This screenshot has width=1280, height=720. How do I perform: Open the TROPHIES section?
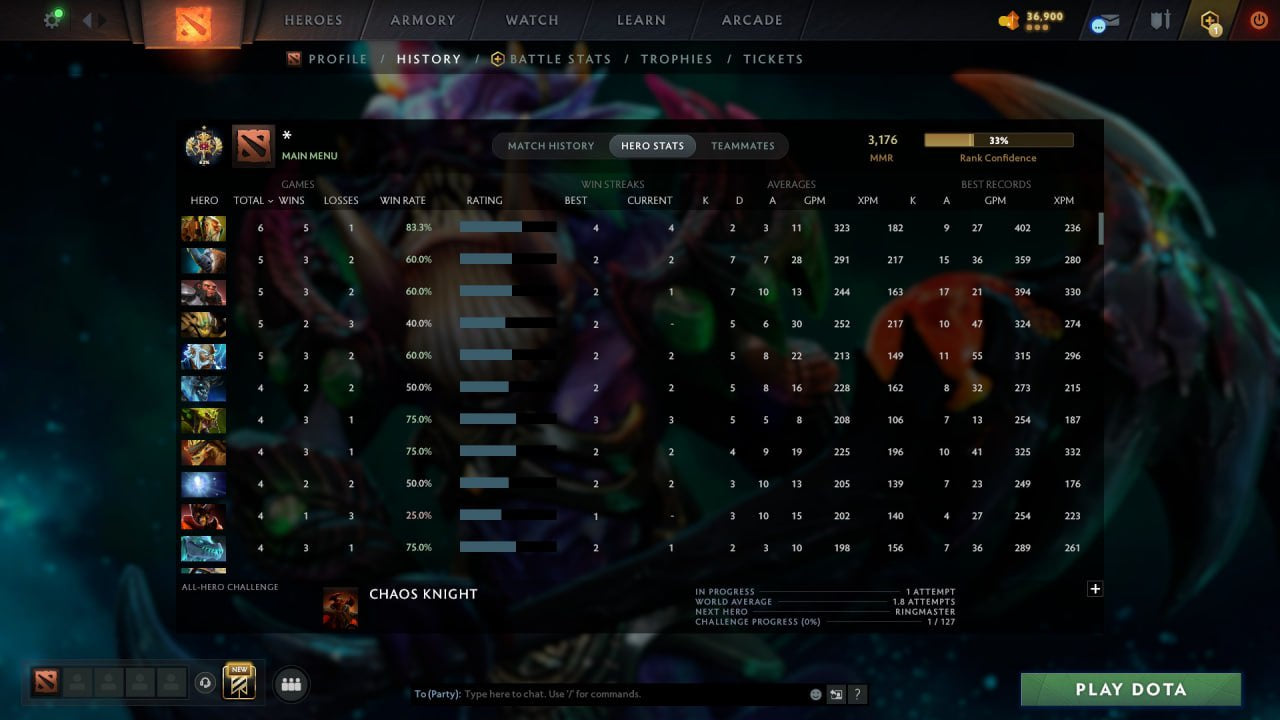[676, 59]
